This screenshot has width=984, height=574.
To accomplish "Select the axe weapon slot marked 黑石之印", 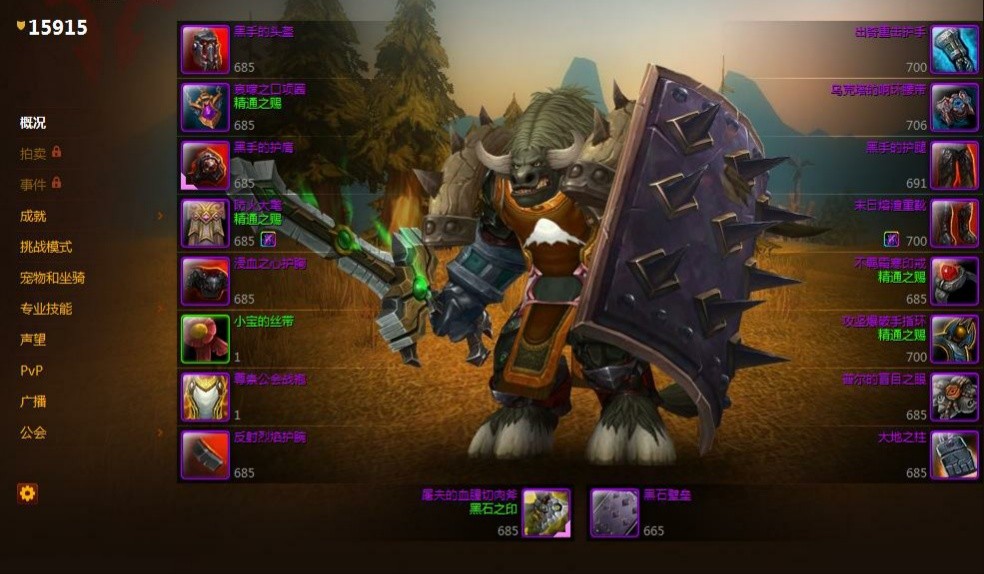I will pyautogui.click(x=546, y=513).
